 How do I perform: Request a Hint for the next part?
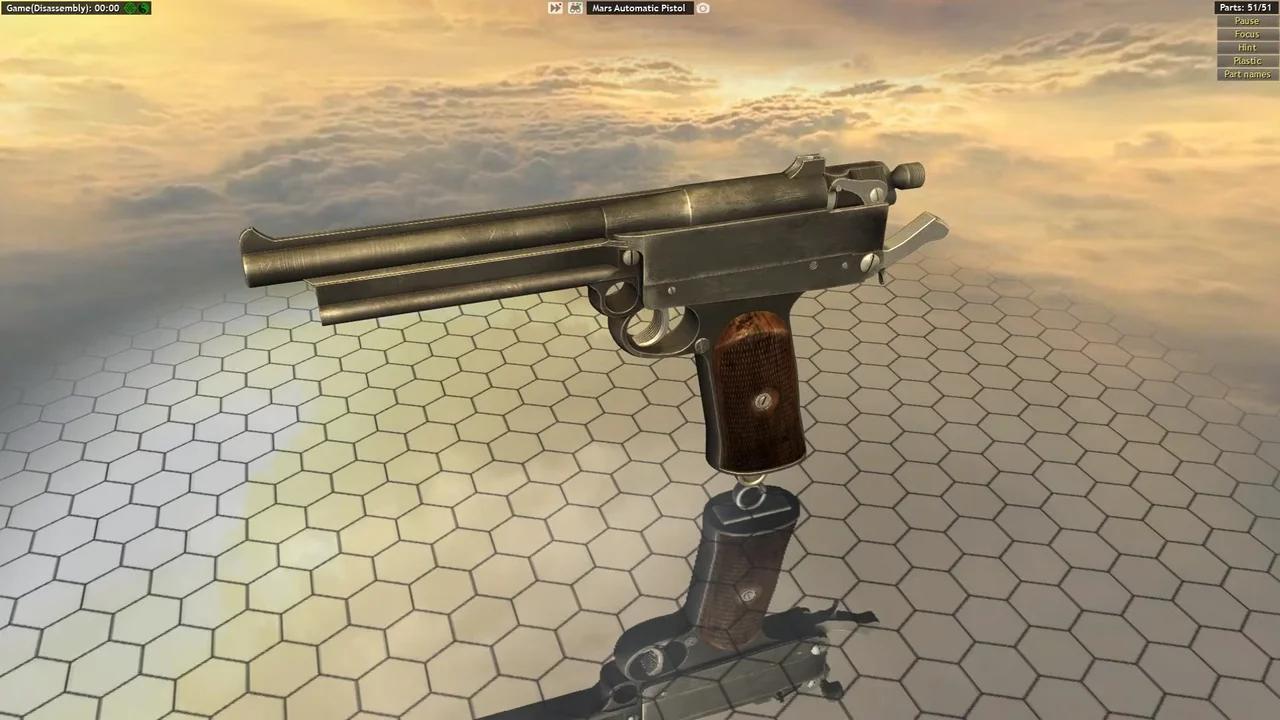[1246, 47]
